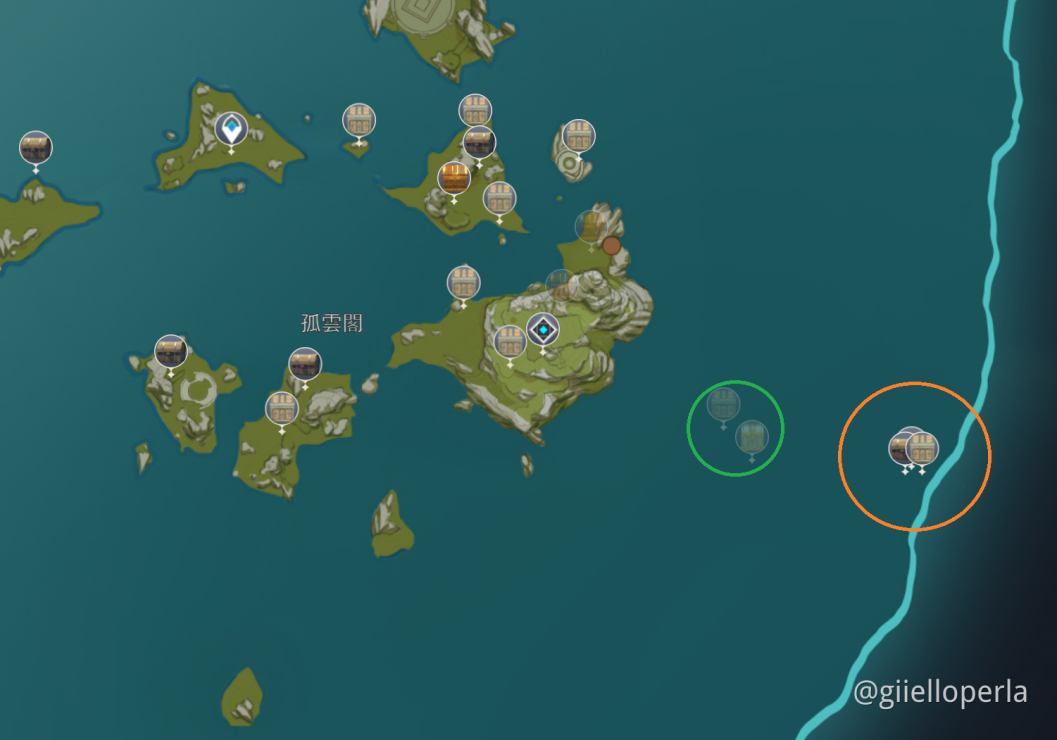The height and width of the screenshot is (740, 1057).
Task: Select the dark chest marker beside the stone-circle ruins
Action: pyautogui.click(x=171, y=351)
